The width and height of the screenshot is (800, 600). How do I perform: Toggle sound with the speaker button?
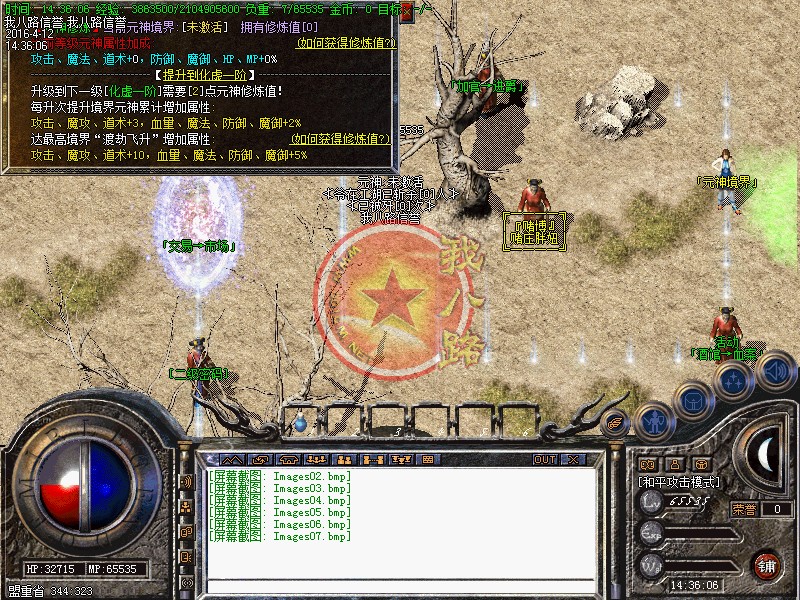(x=775, y=372)
